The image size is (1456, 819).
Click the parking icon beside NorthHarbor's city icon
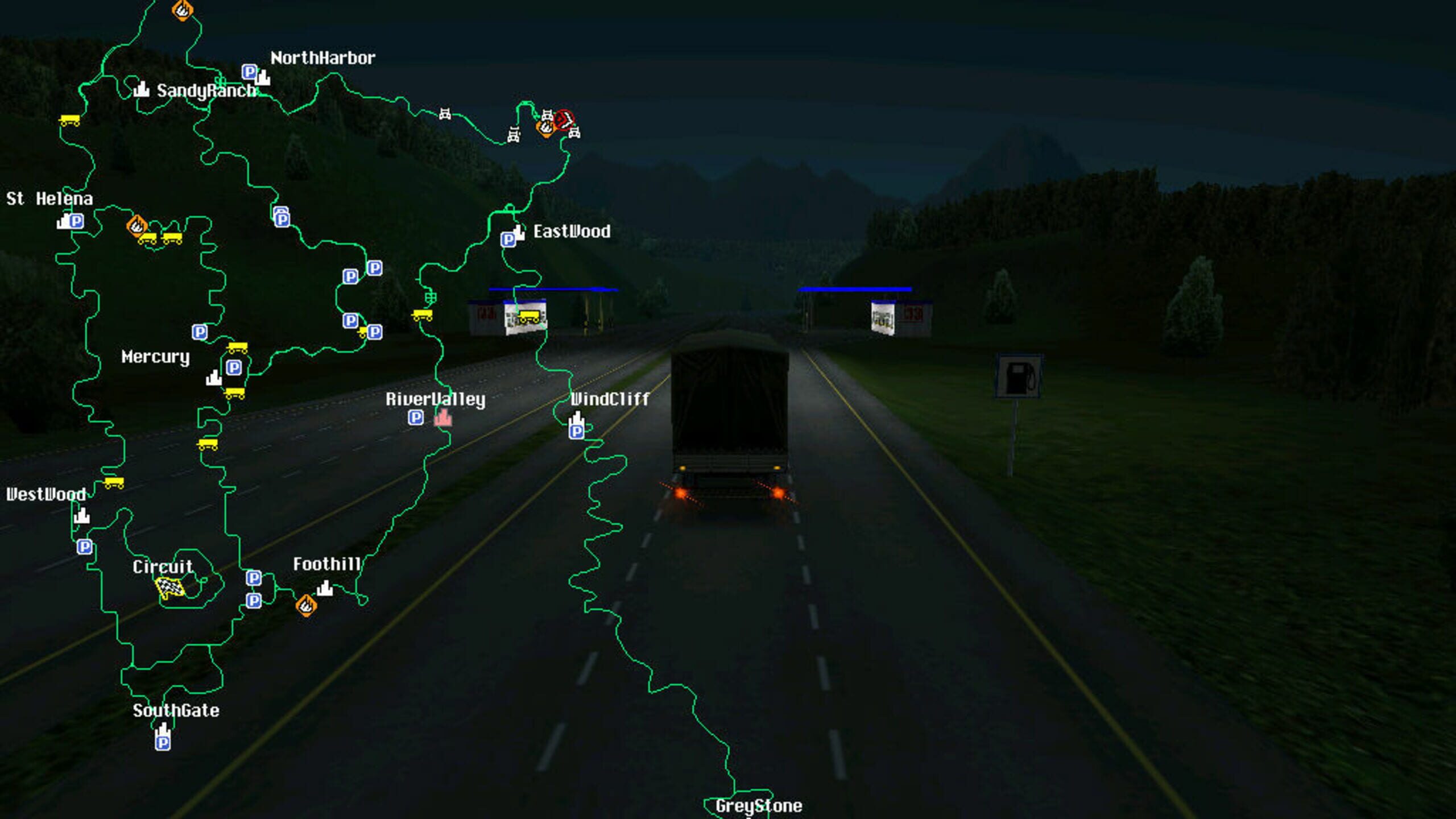(x=249, y=72)
